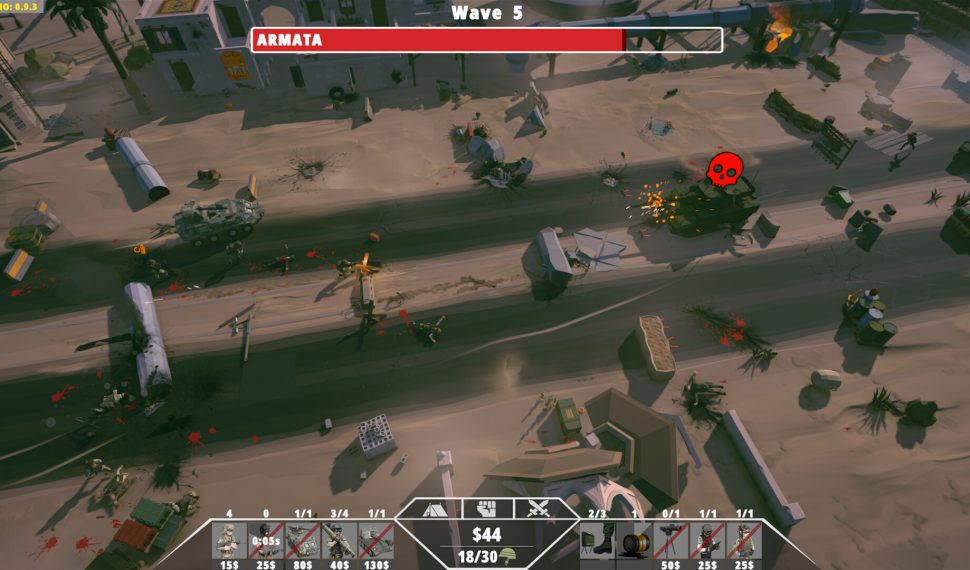
Task: Open the tent camp tab
Action: click(x=433, y=509)
